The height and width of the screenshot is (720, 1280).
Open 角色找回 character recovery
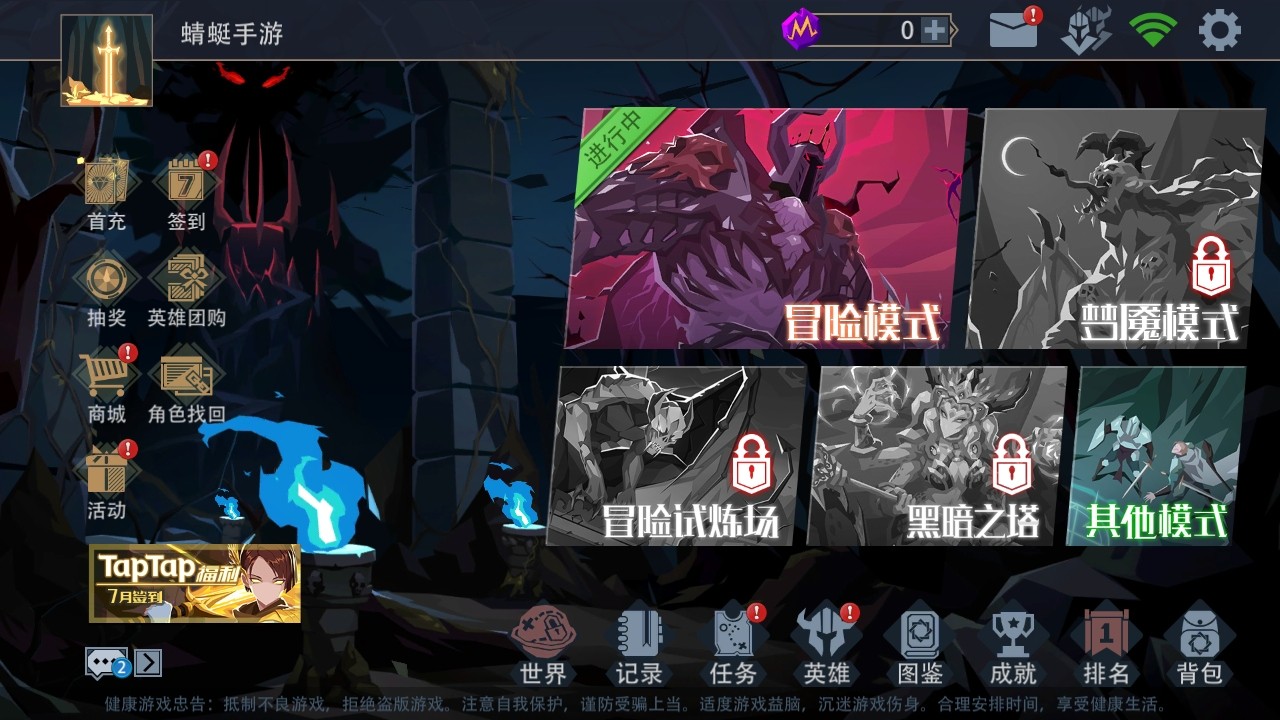pos(187,385)
